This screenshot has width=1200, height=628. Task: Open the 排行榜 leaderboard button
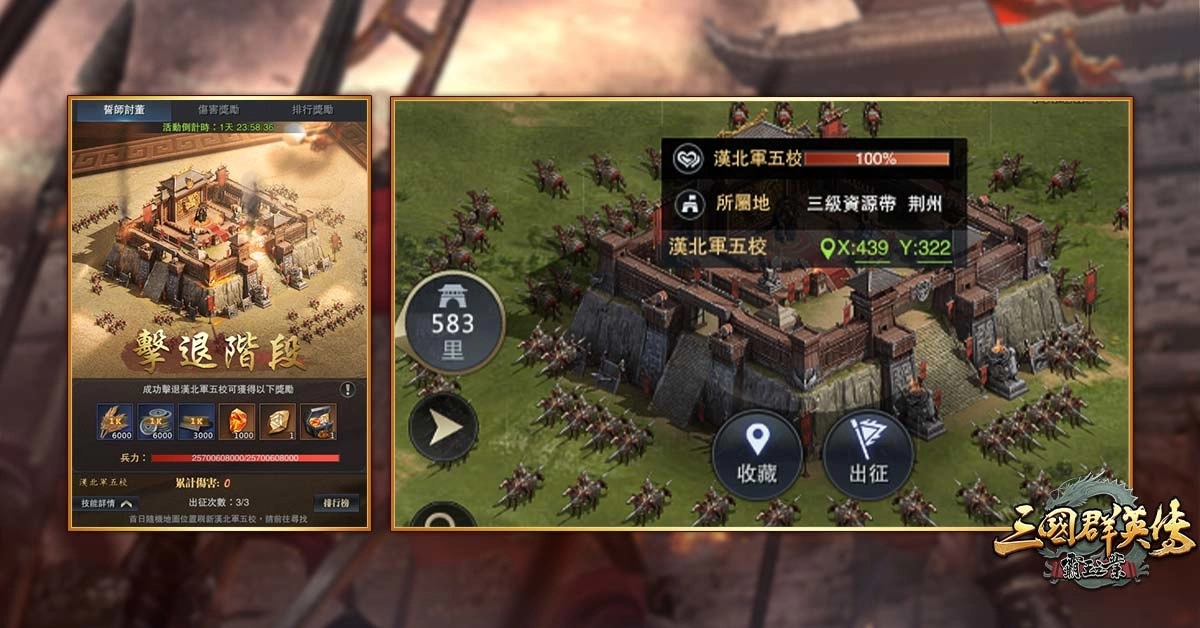coord(334,502)
